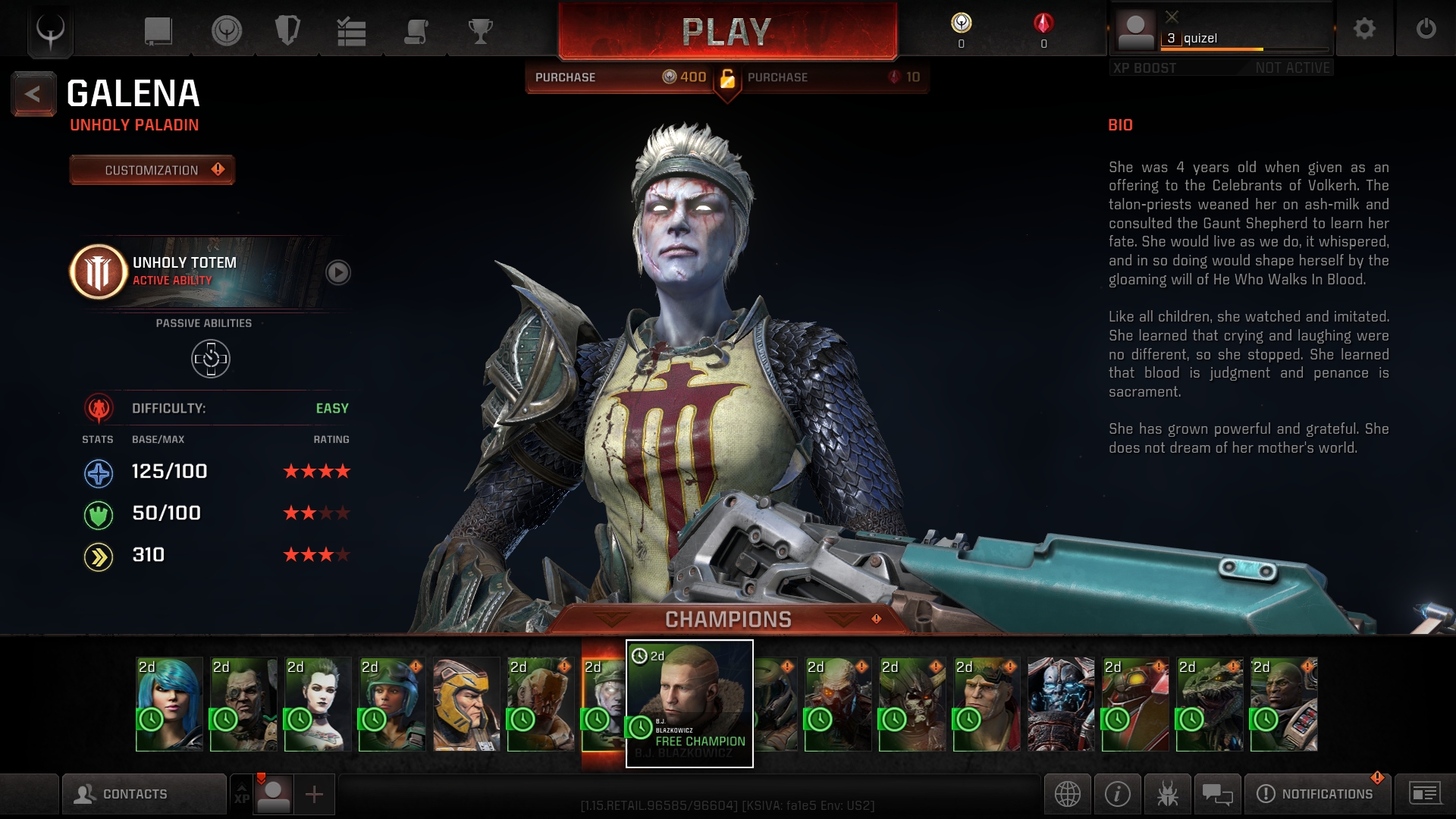This screenshot has height=819, width=1456.
Task: Open the quizel player profile
Action: coord(1221,32)
